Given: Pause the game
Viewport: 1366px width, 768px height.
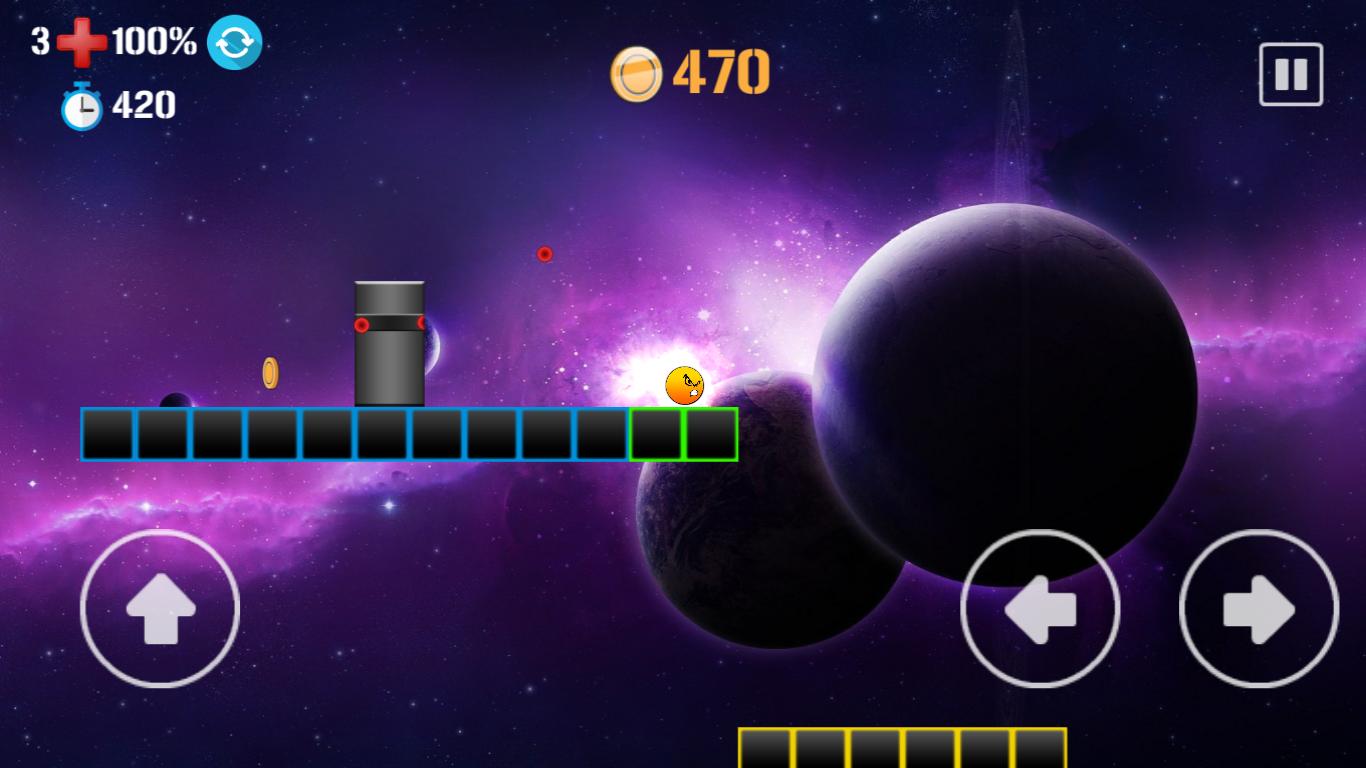Looking at the screenshot, I should (x=1290, y=74).
